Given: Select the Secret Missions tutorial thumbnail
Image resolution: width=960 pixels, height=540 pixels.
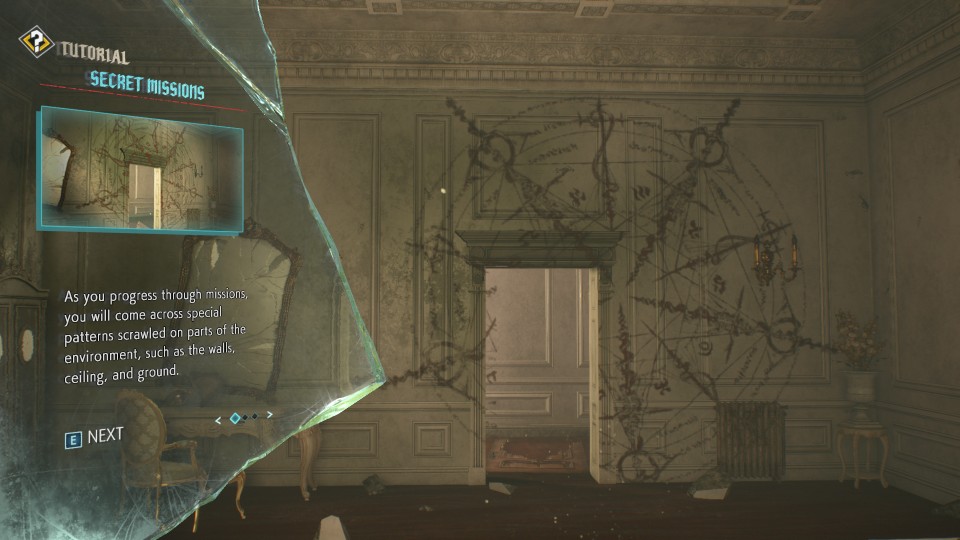Looking at the screenshot, I should (140, 168).
